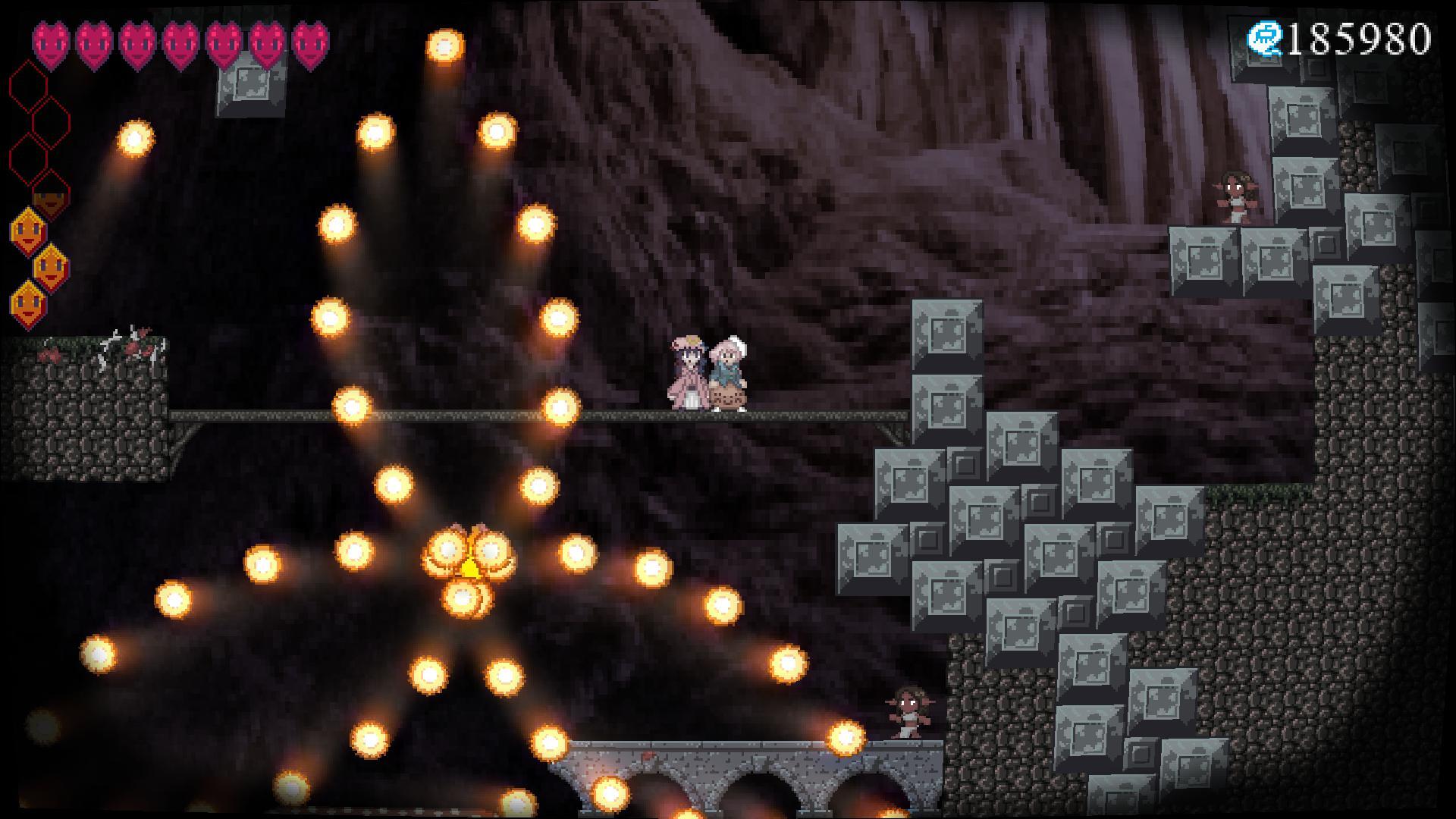The width and height of the screenshot is (1456, 819).
Task: Click the faded face token above the glowing ones
Action: click(x=50, y=199)
